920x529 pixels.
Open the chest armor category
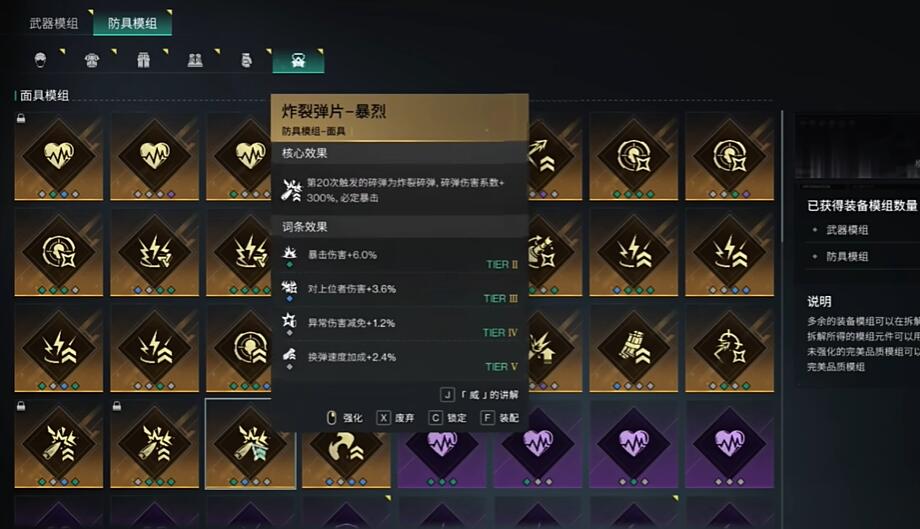(x=92, y=60)
